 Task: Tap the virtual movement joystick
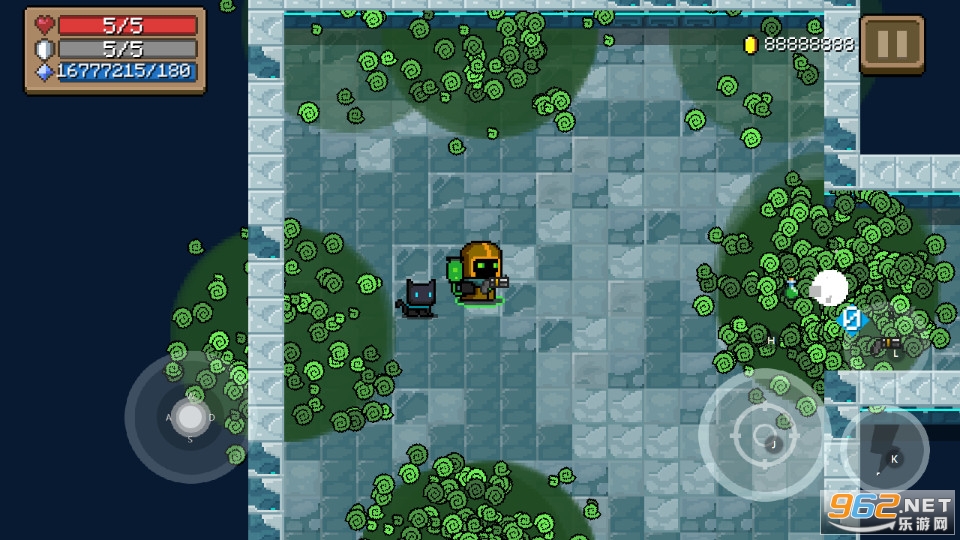coord(189,417)
